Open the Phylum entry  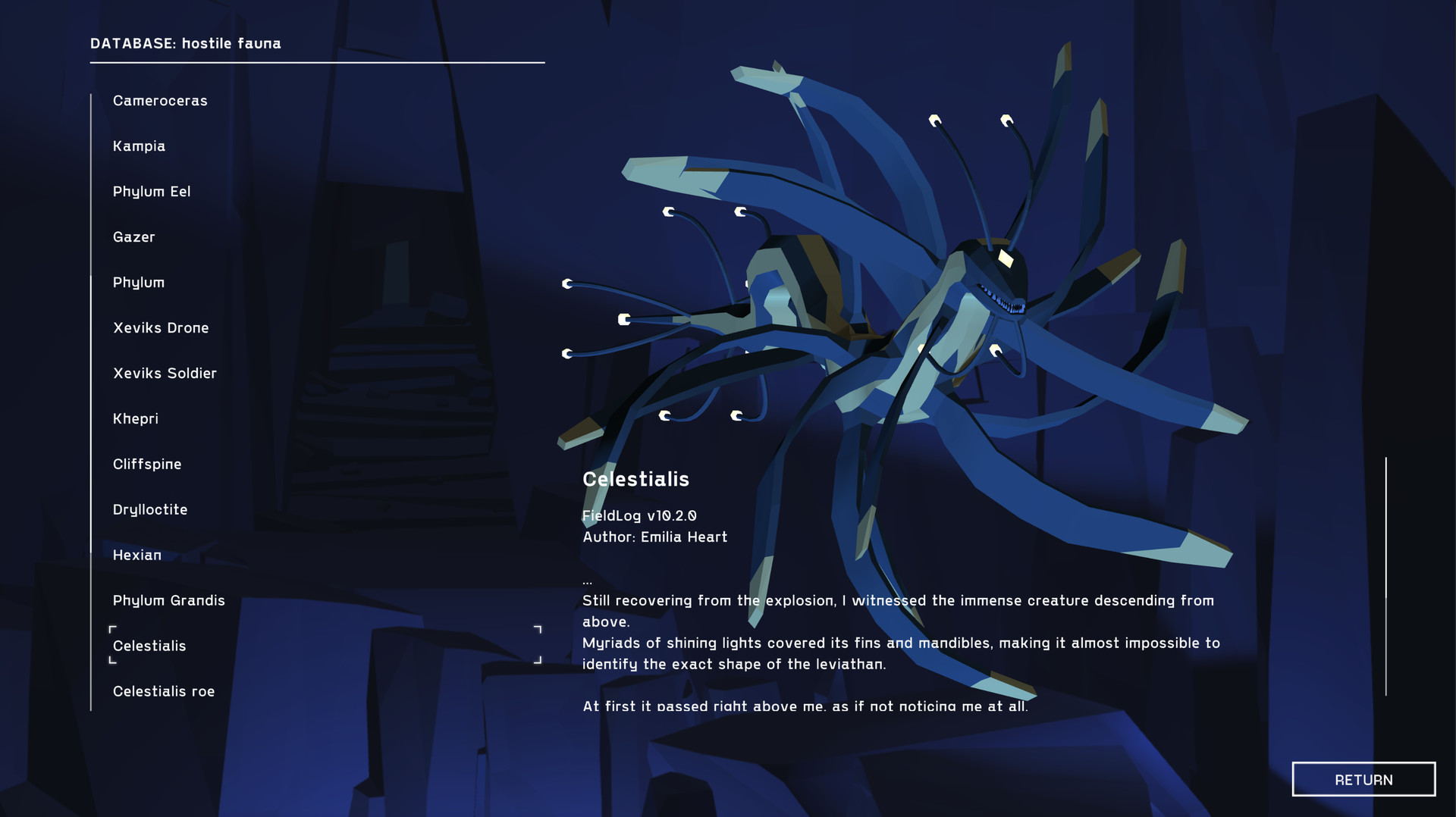(139, 282)
